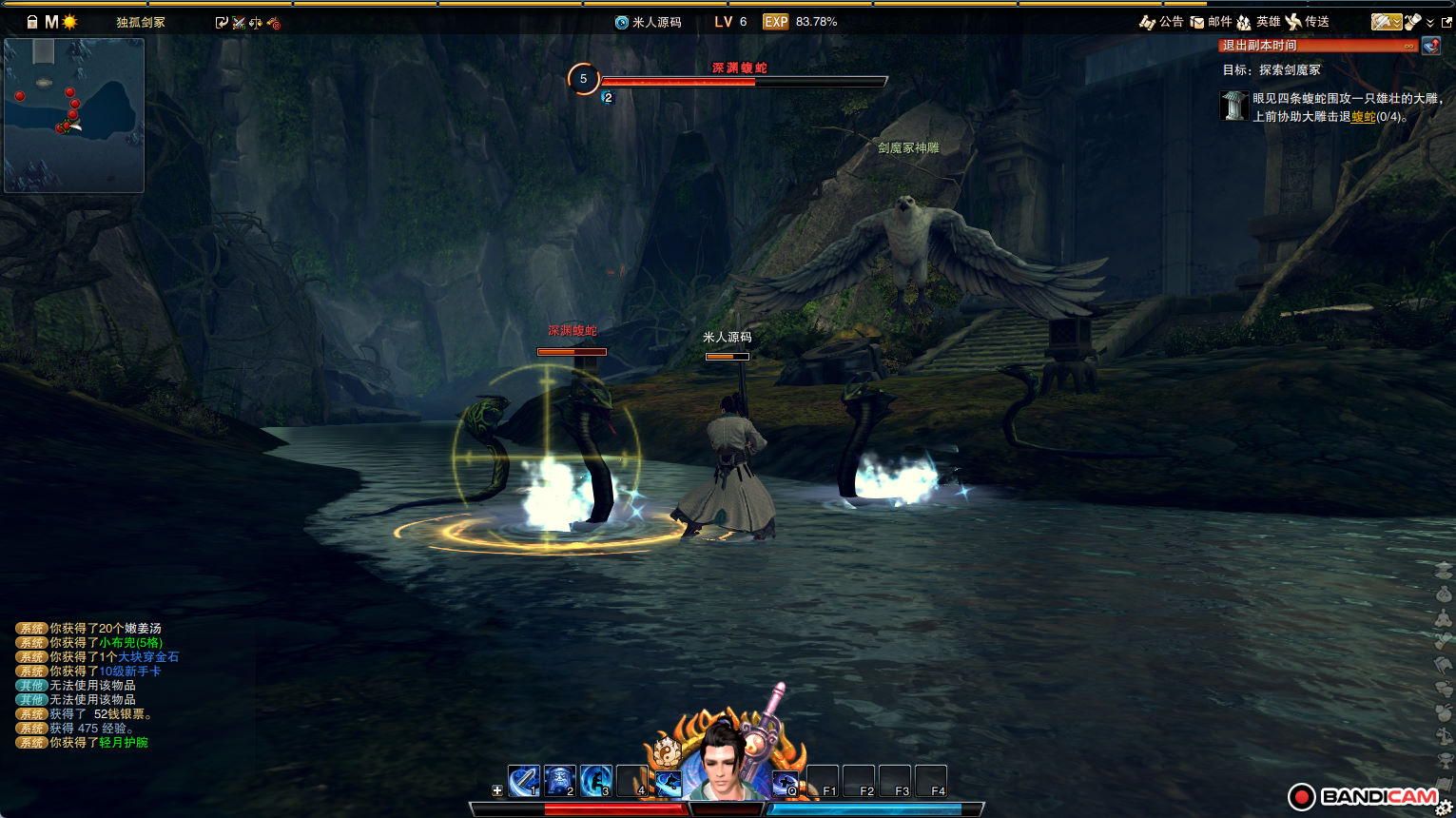This screenshot has width=1456, height=818.
Task: Activate the sword slash skill in slot 1
Action: [524, 781]
